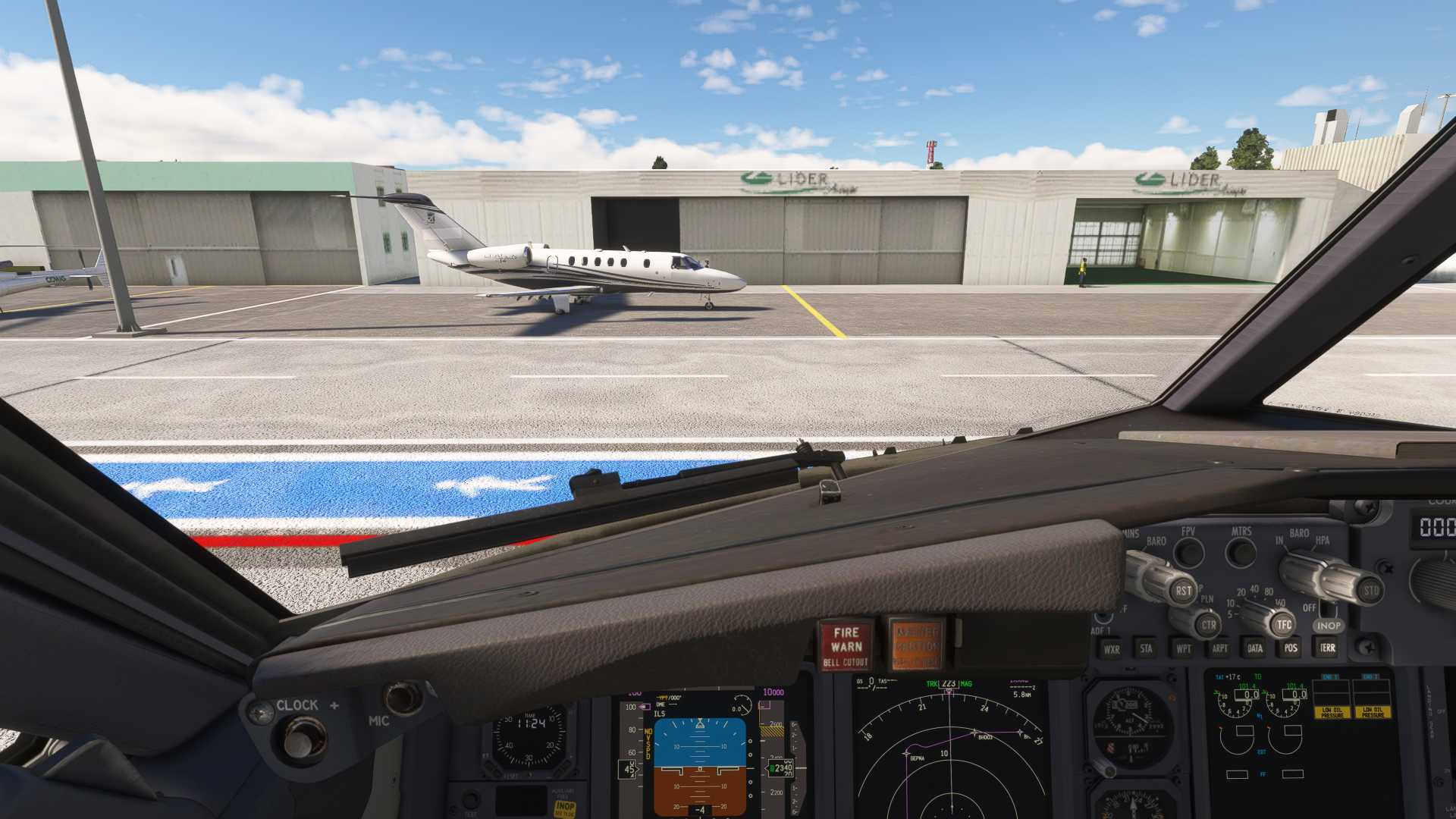Push the FIRE WARN bell cutout light
The width and height of the screenshot is (1456, 819).
pos(846,646)
